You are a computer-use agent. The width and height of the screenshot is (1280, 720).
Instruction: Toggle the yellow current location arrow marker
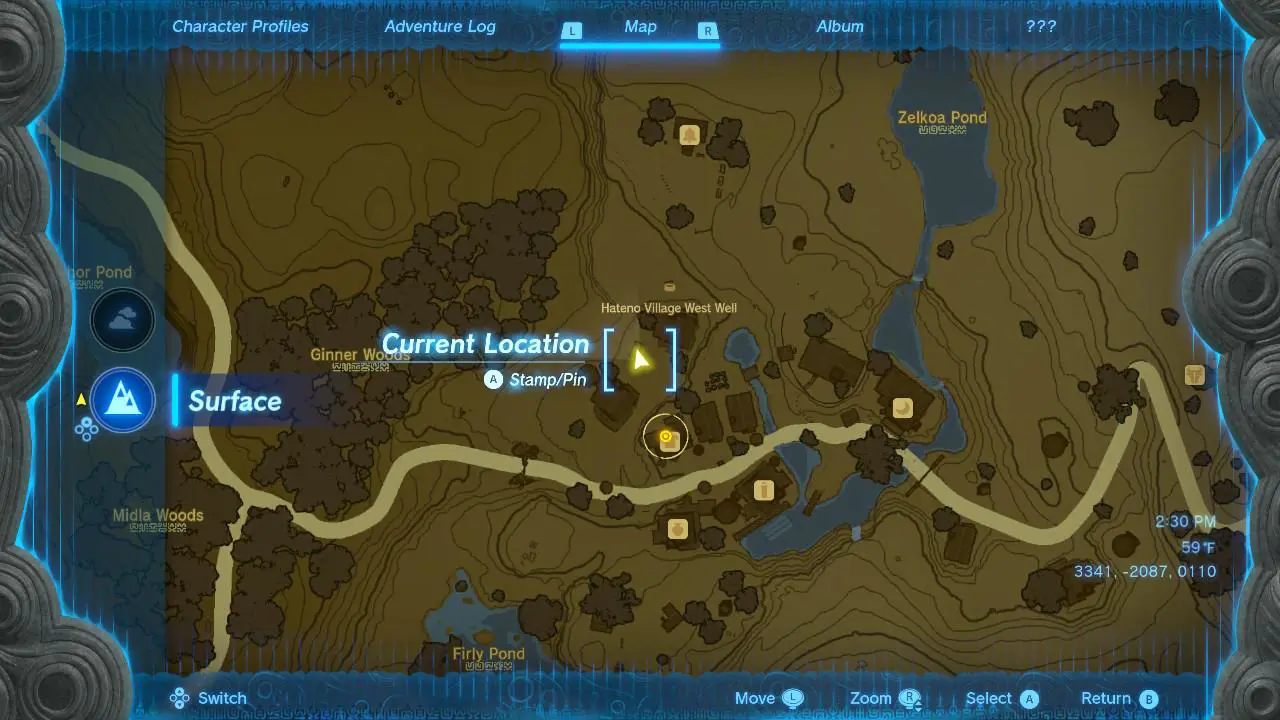tap(643, 357)
